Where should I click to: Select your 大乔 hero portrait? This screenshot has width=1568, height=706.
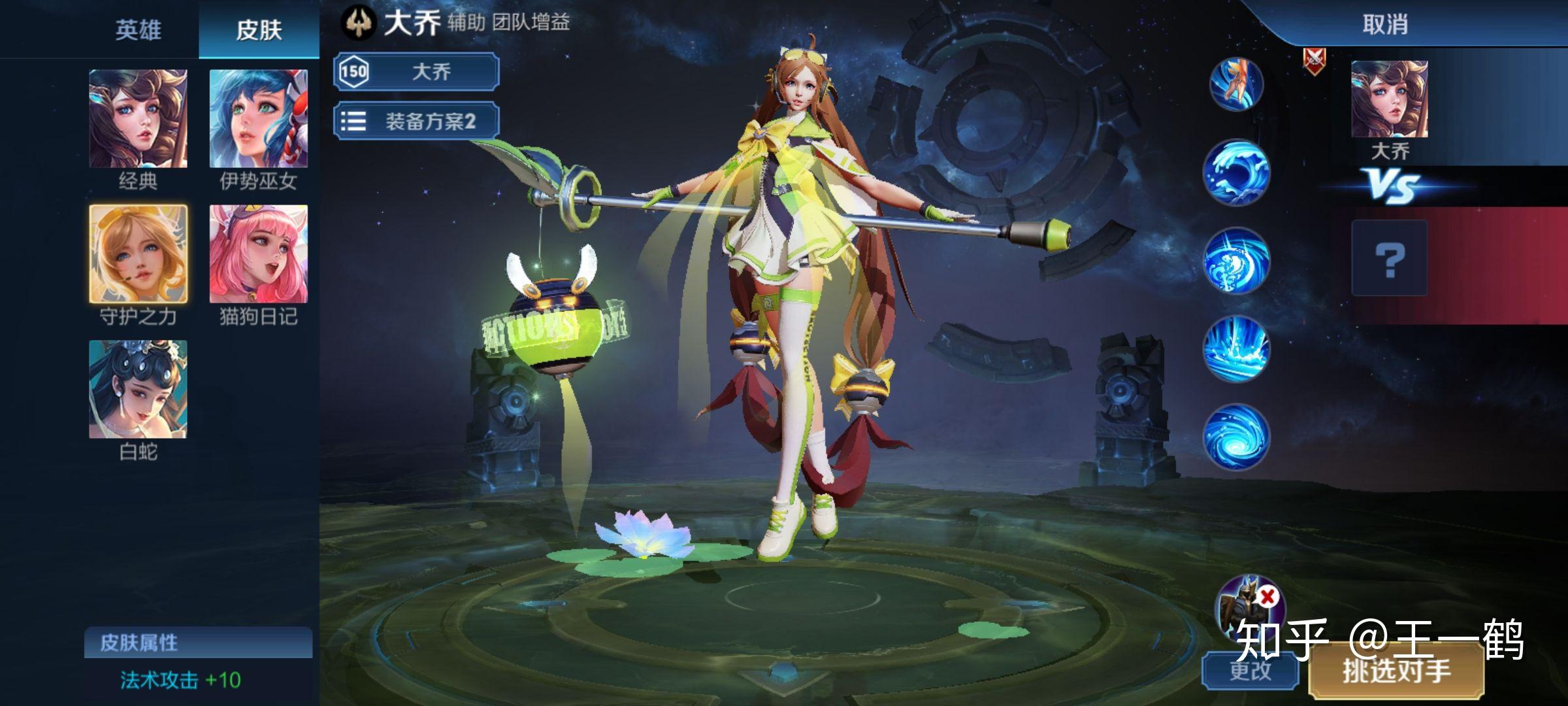(1389, 99)
